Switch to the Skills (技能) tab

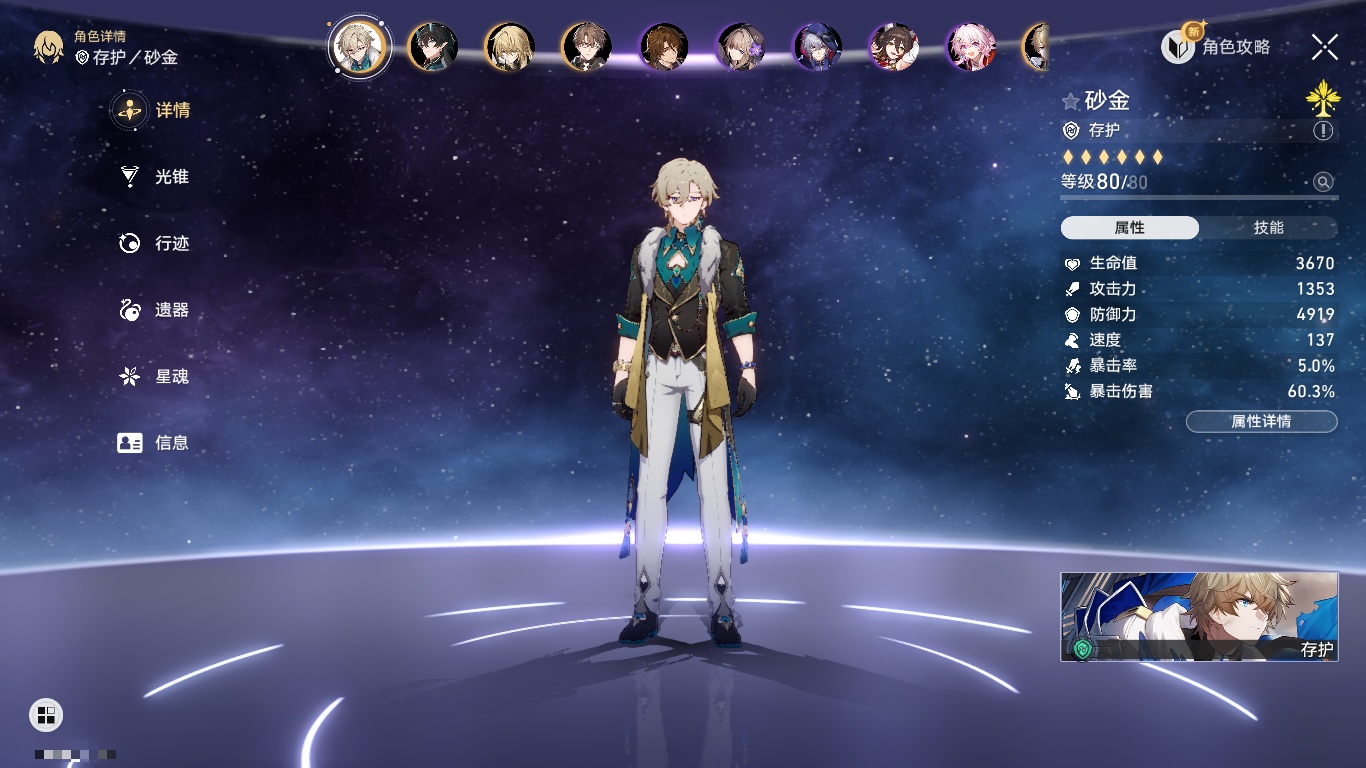coord(1268,228)
